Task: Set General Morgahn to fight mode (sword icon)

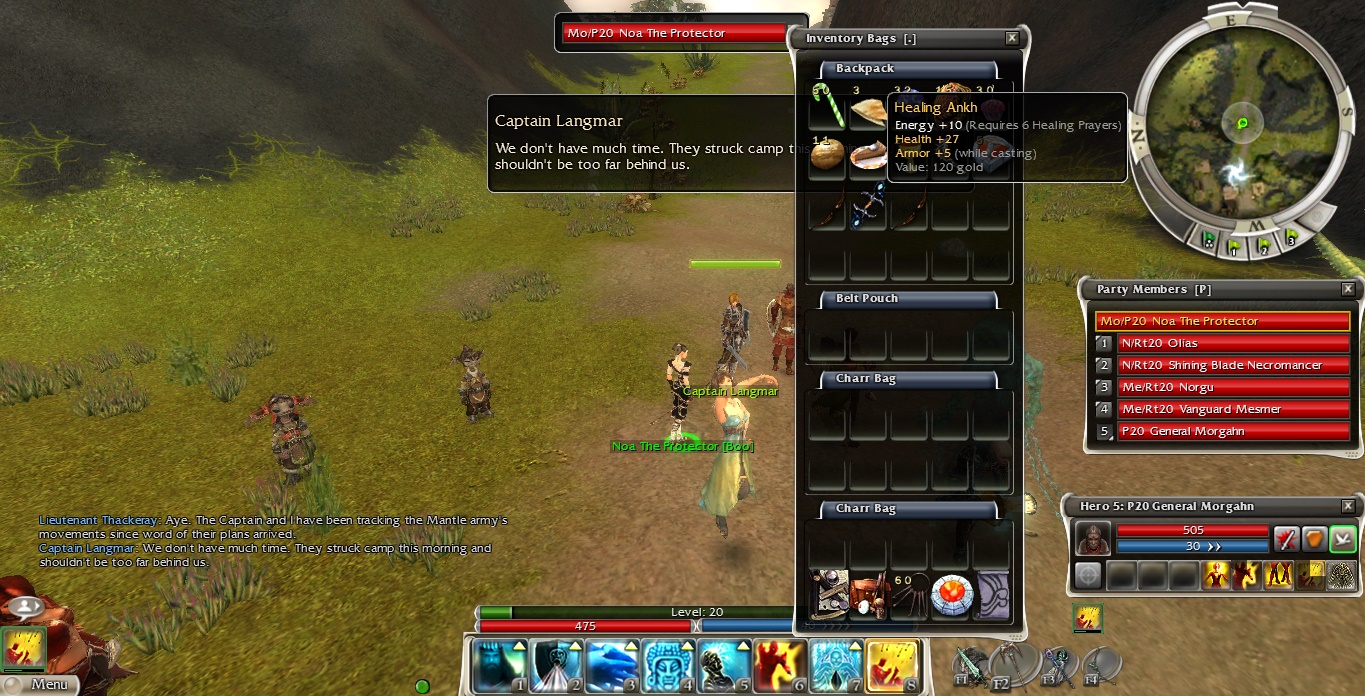Action: coord(1286,539)
